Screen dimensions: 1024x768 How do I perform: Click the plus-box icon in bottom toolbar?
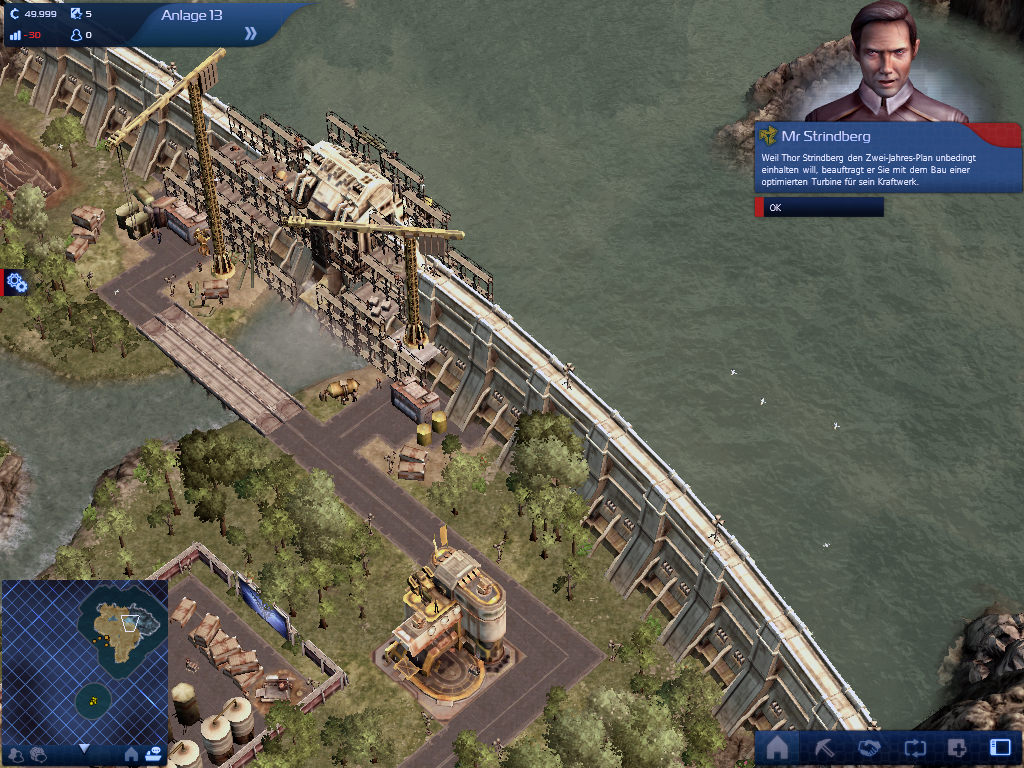(957, 748)
